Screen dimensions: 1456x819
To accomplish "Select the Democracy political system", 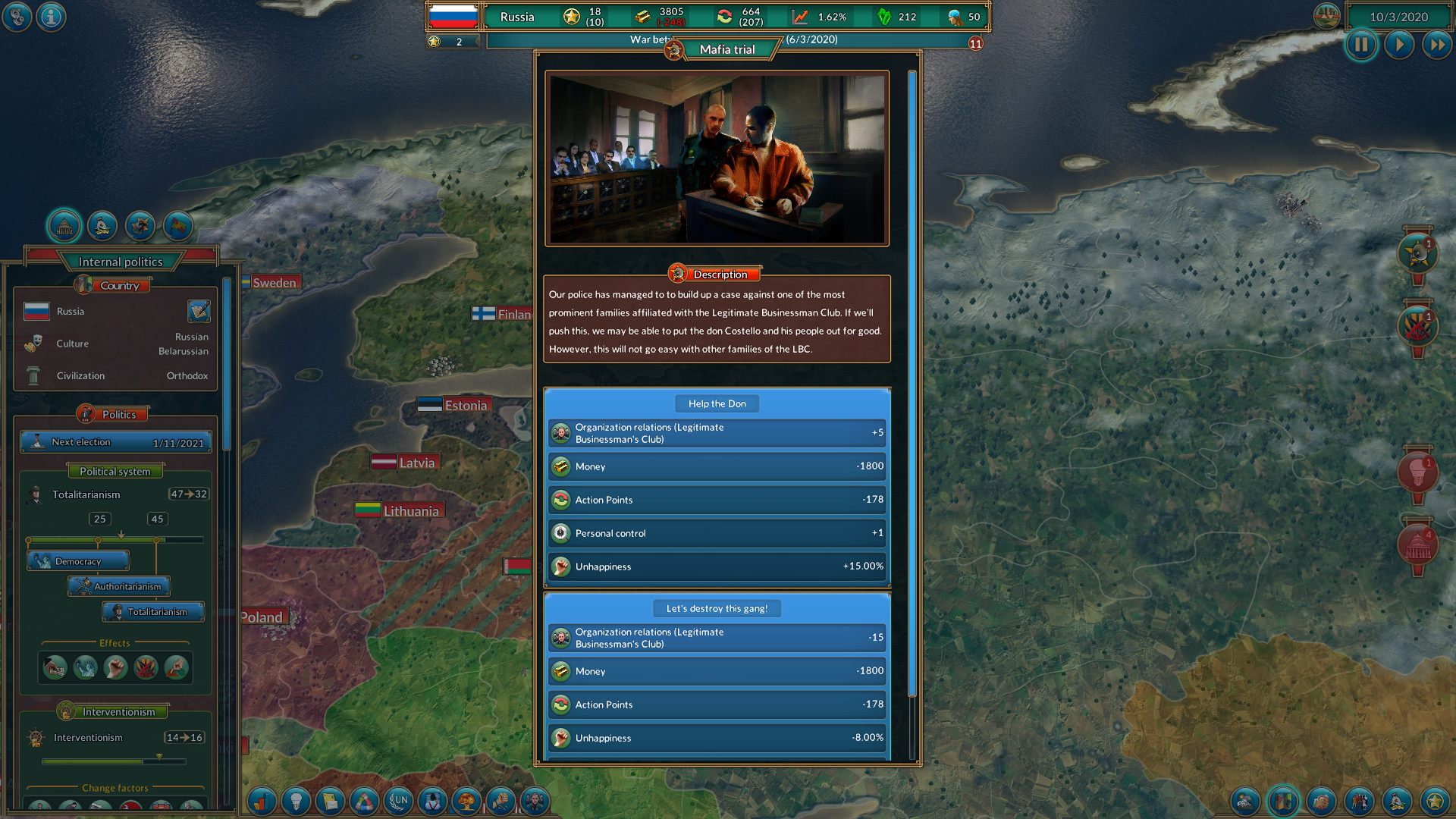I will click(x=78, y=560).
